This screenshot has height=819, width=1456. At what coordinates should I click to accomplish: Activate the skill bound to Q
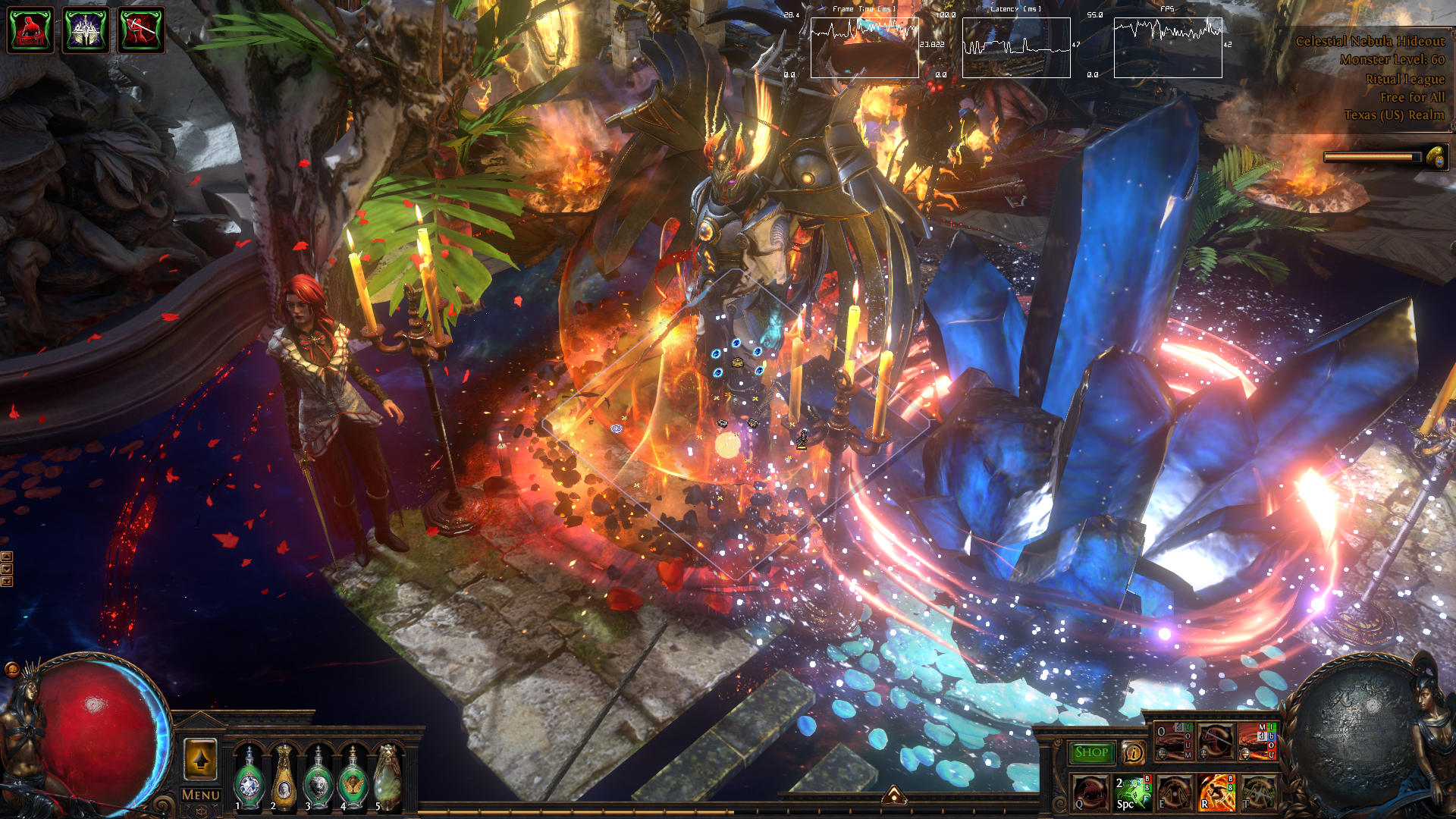[x=1089, y=792]
